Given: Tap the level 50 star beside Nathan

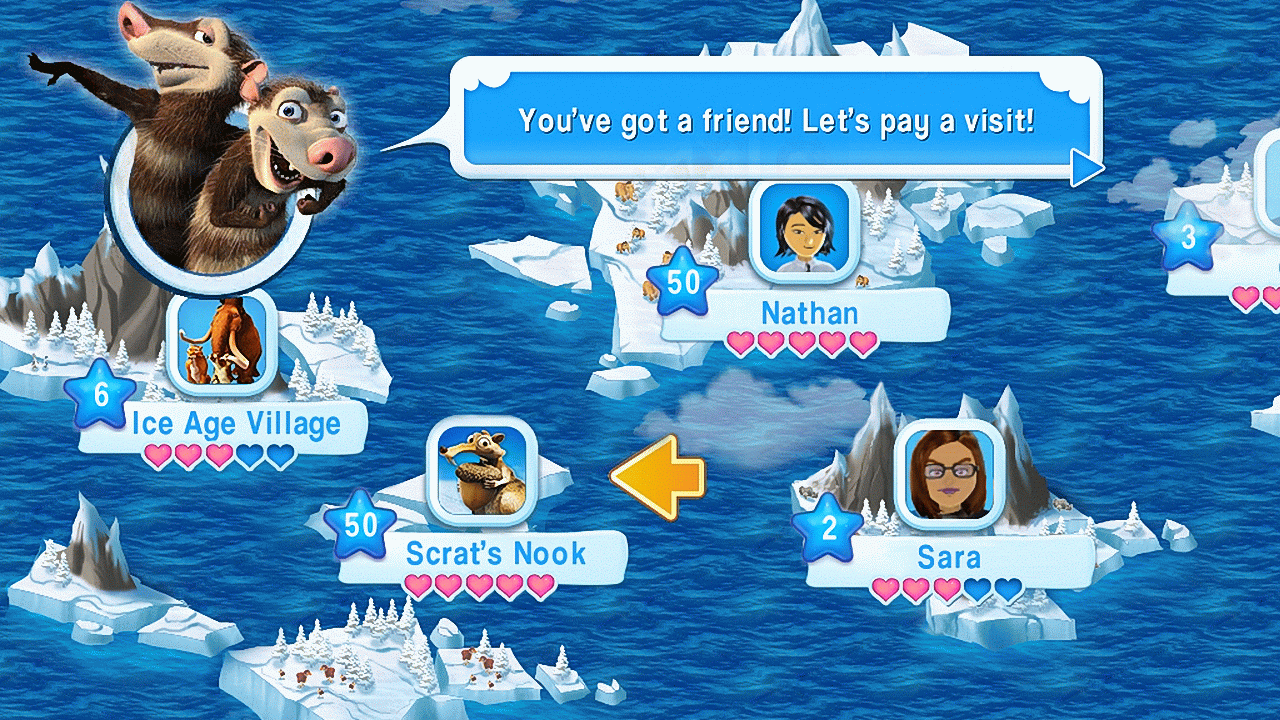Looking at the screenshot, I should pos(681,280).
